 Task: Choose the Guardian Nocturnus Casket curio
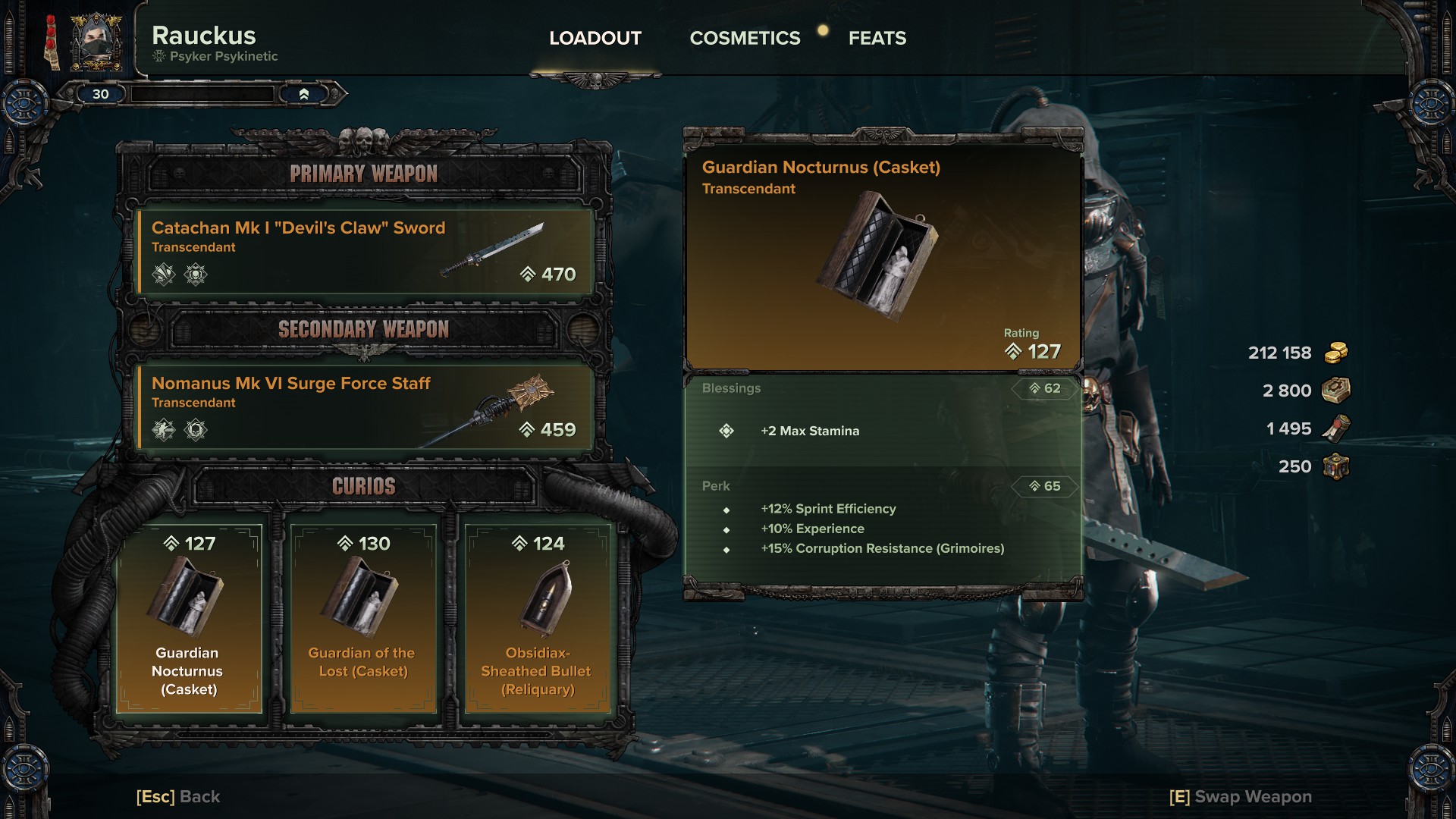click(189, 618)
